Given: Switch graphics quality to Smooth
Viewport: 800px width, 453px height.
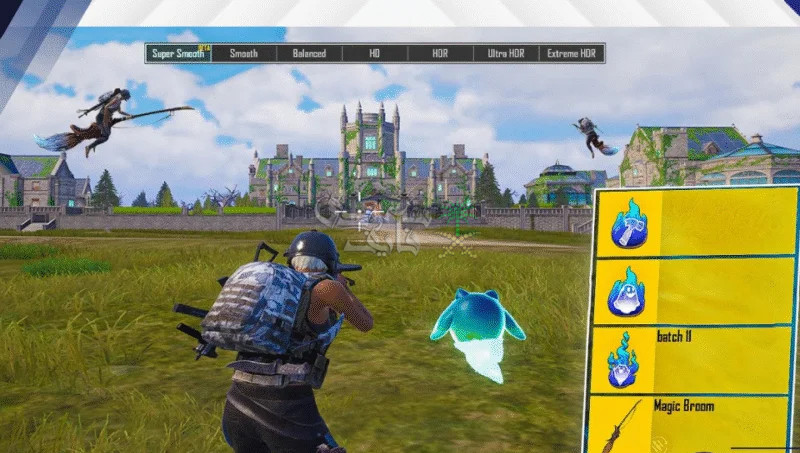Looking at the screenshot, I should tap(243, 53).
